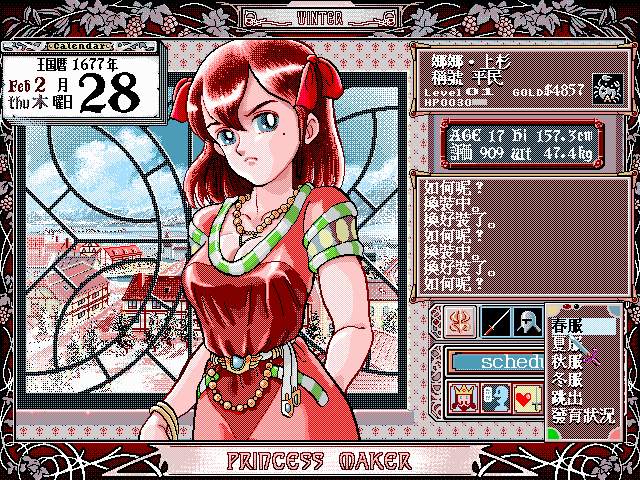The width and height of the screenshot is (640, 480).
Task: Click the sword weapon icon
Action: point(497,322)
